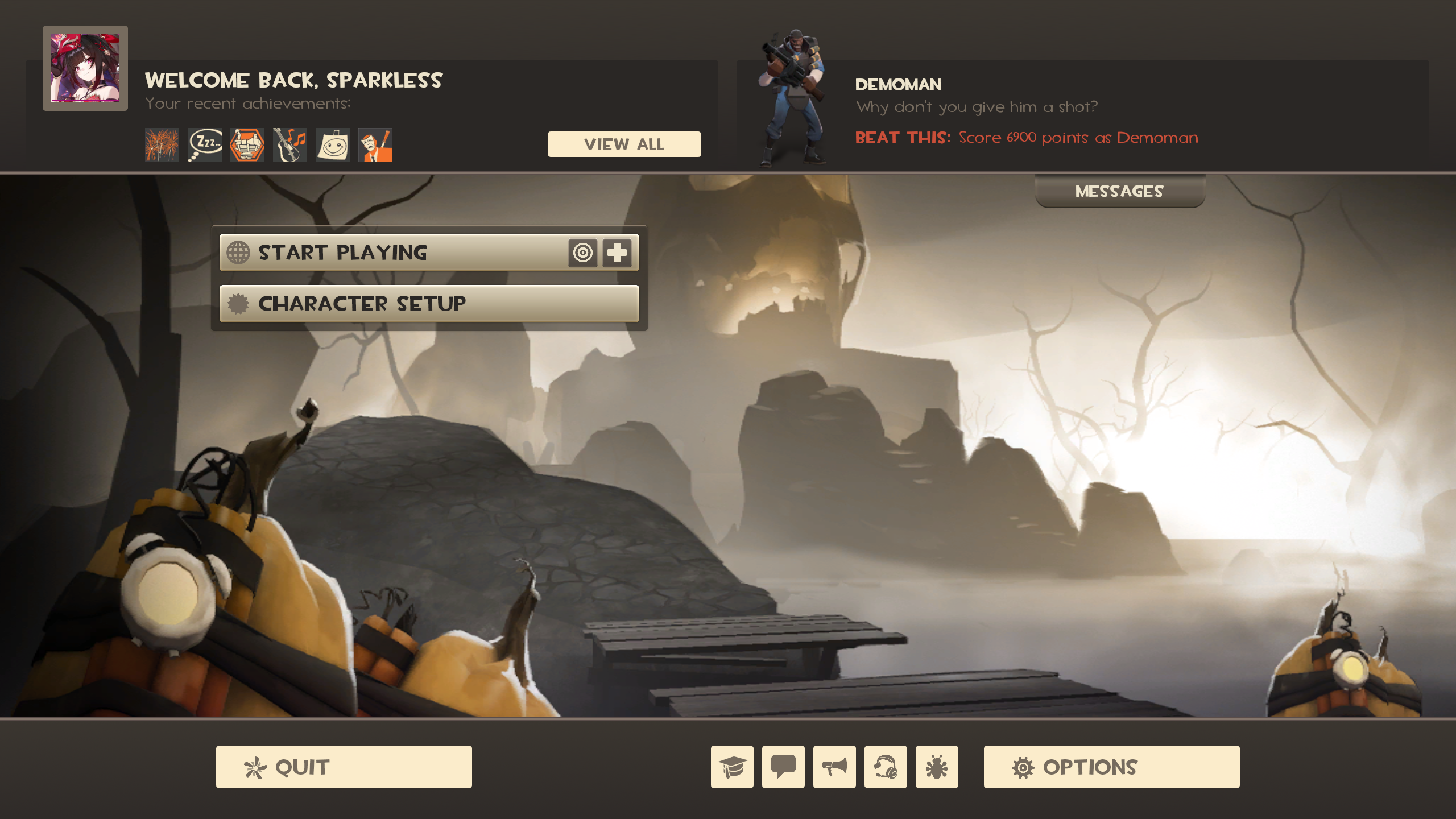This screenshot has width=1456, height=819.
Task: Select the Zzz sleeping achievement icon
Action: [x=204, y=145]
